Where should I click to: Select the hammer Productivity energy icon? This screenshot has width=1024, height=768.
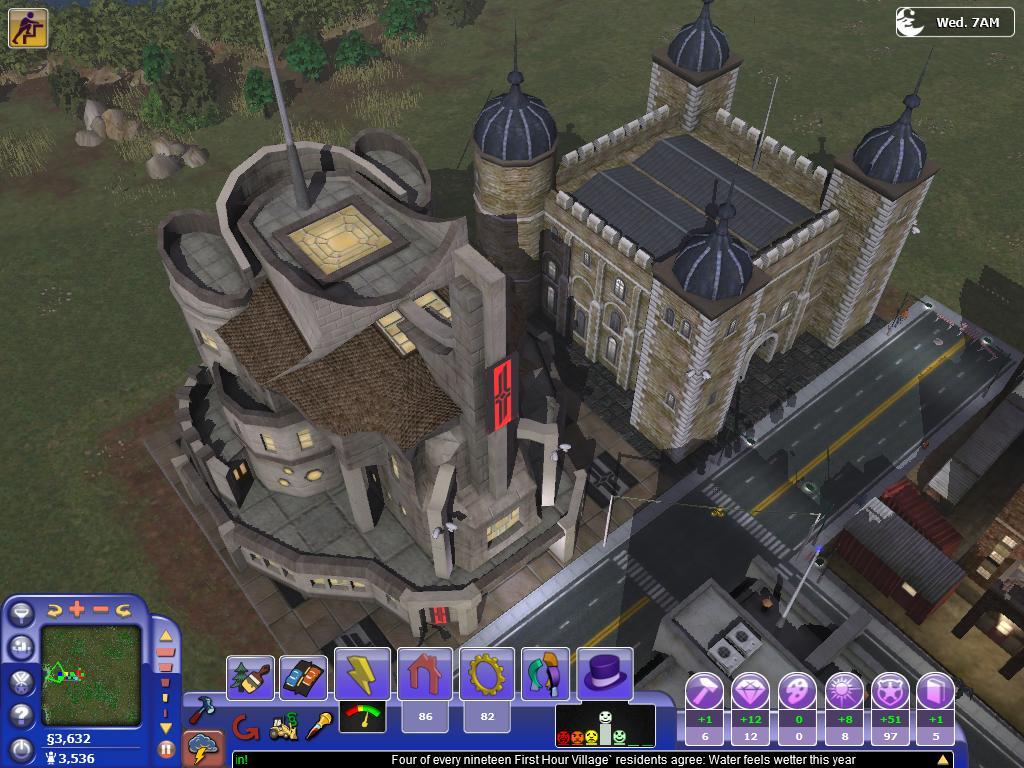[703, 691]
